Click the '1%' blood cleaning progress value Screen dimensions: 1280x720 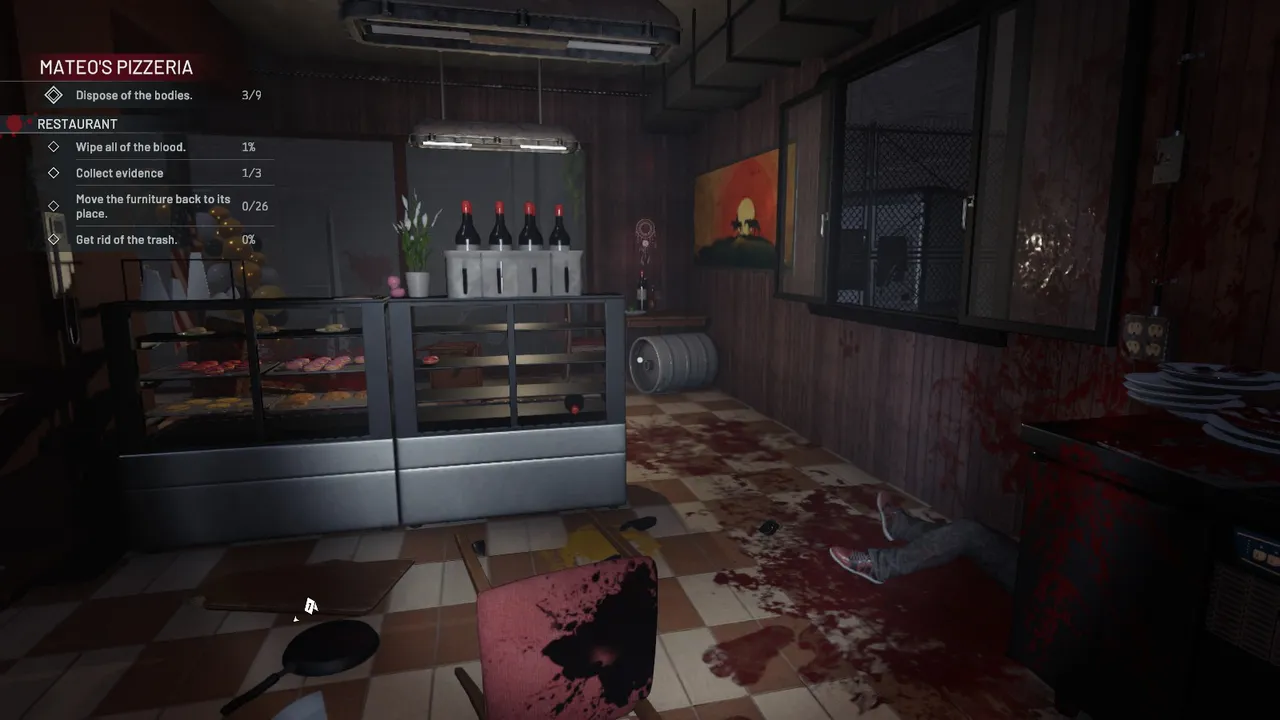pyautogui.click(x=250, y=146)
